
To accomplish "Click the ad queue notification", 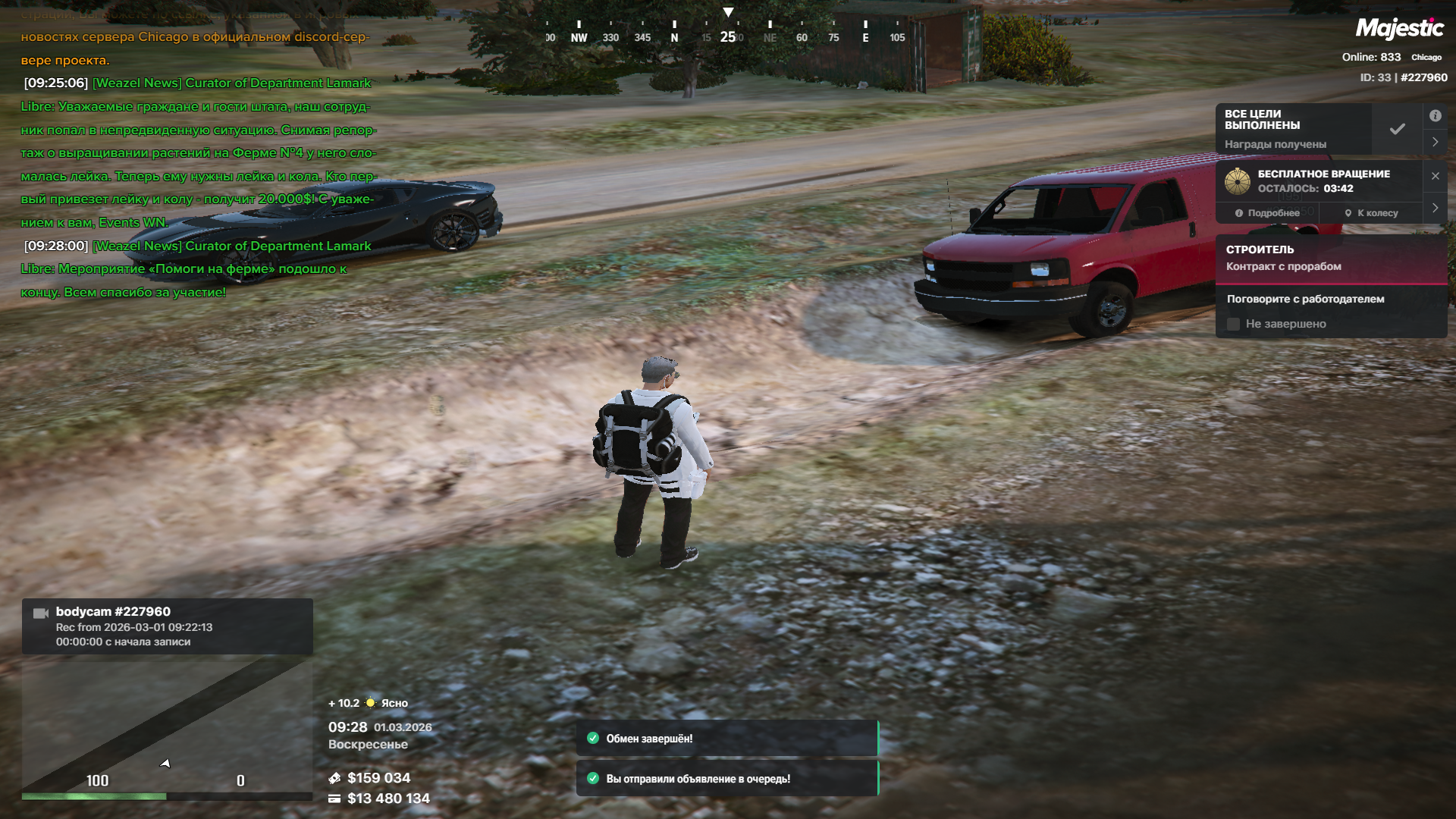I will point(726,779).
